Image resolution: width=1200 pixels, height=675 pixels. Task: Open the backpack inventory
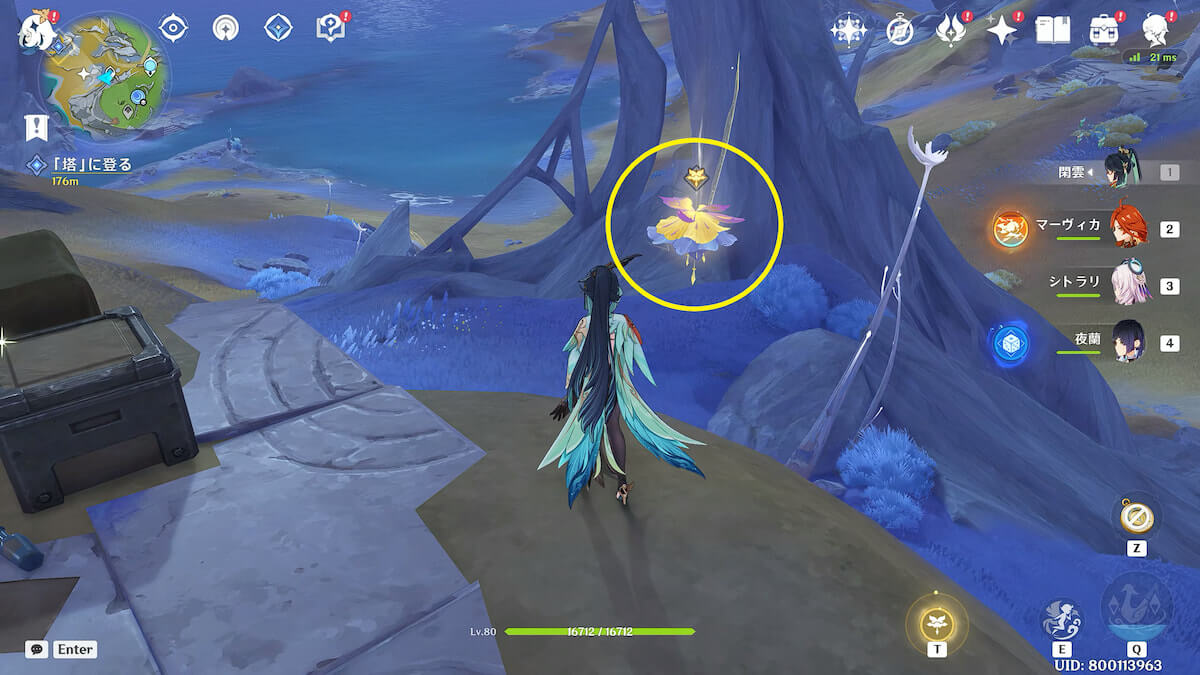[x=1105, y=31]
